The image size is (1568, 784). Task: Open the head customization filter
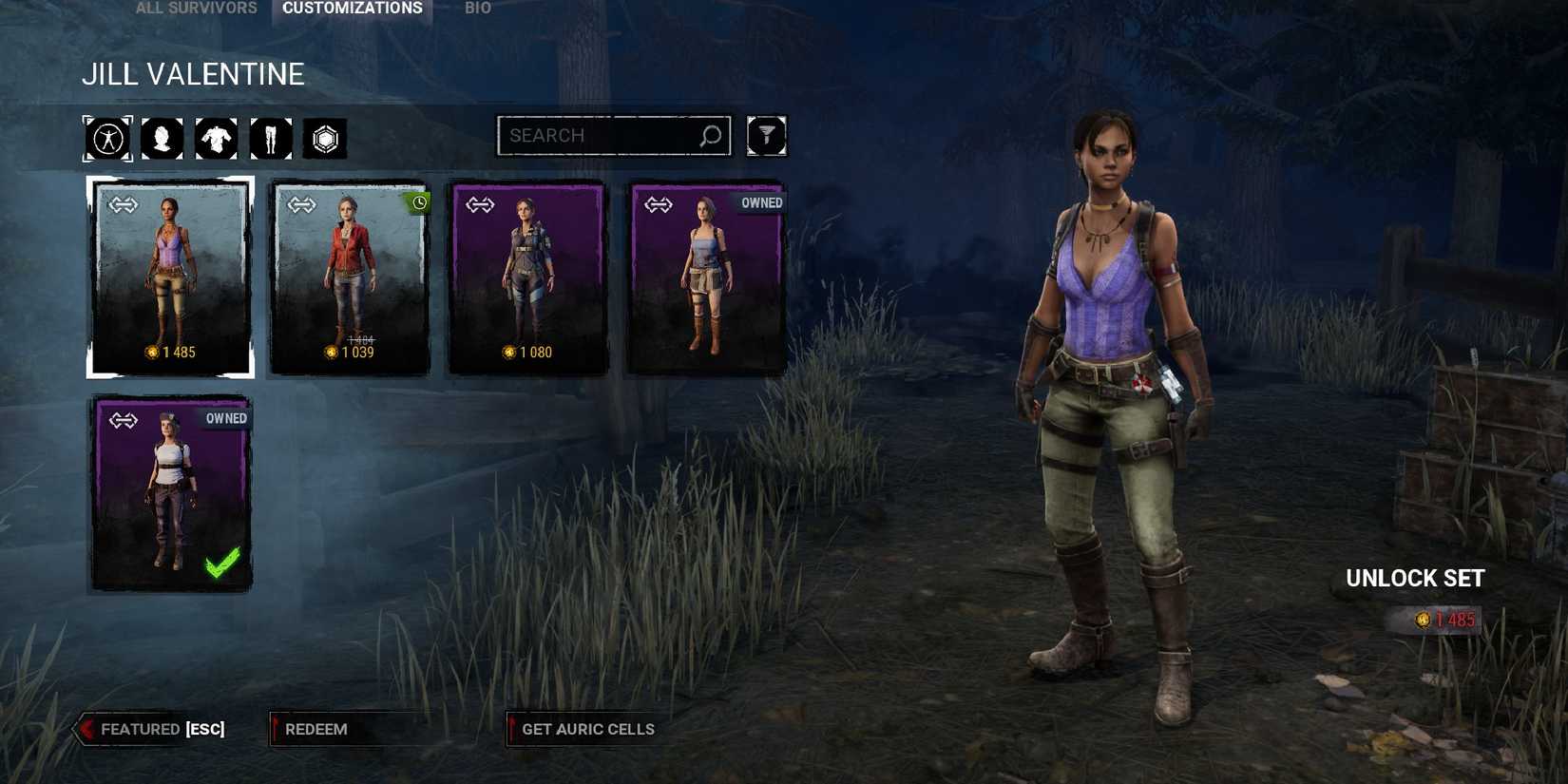pyautogui.click(x=162, y=138)
